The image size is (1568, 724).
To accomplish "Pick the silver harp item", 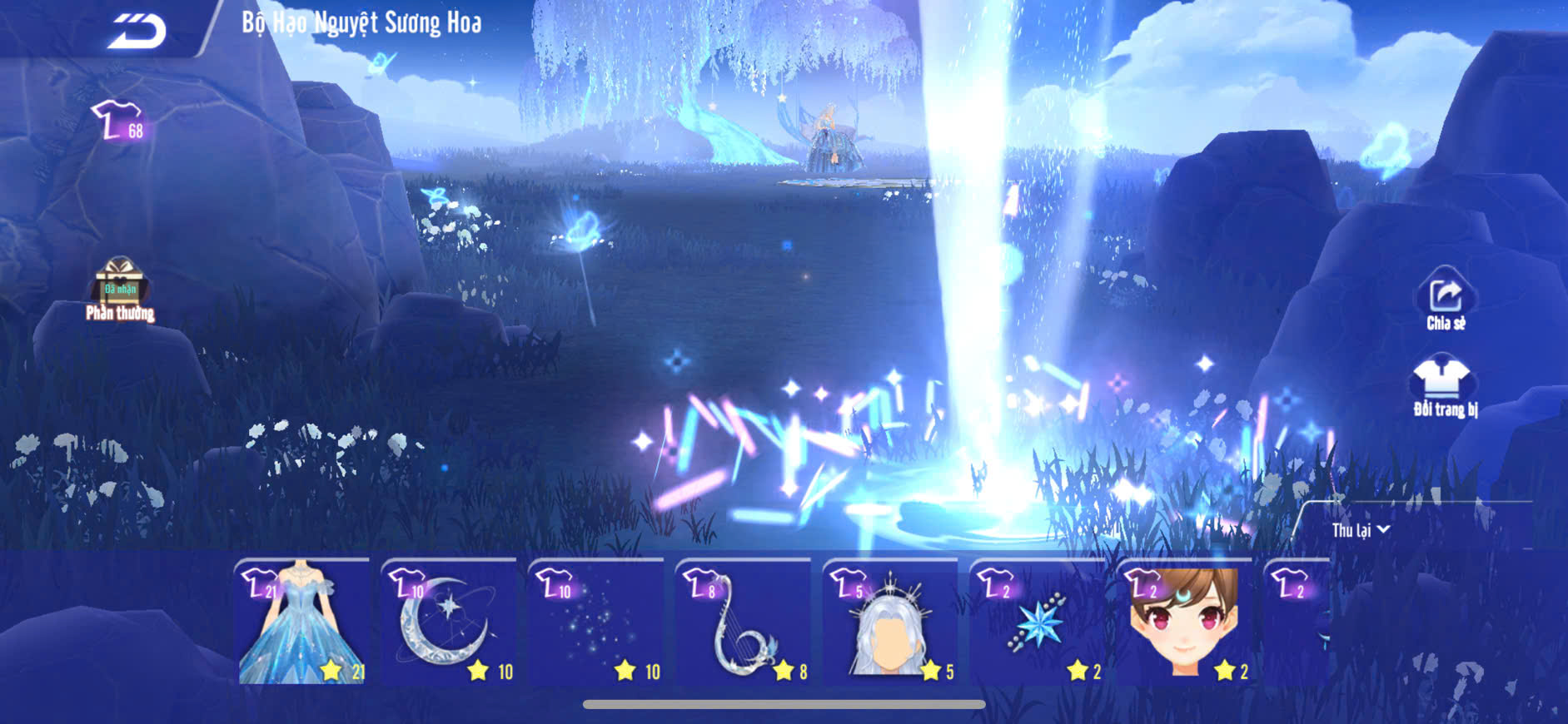I will point(743,622).
